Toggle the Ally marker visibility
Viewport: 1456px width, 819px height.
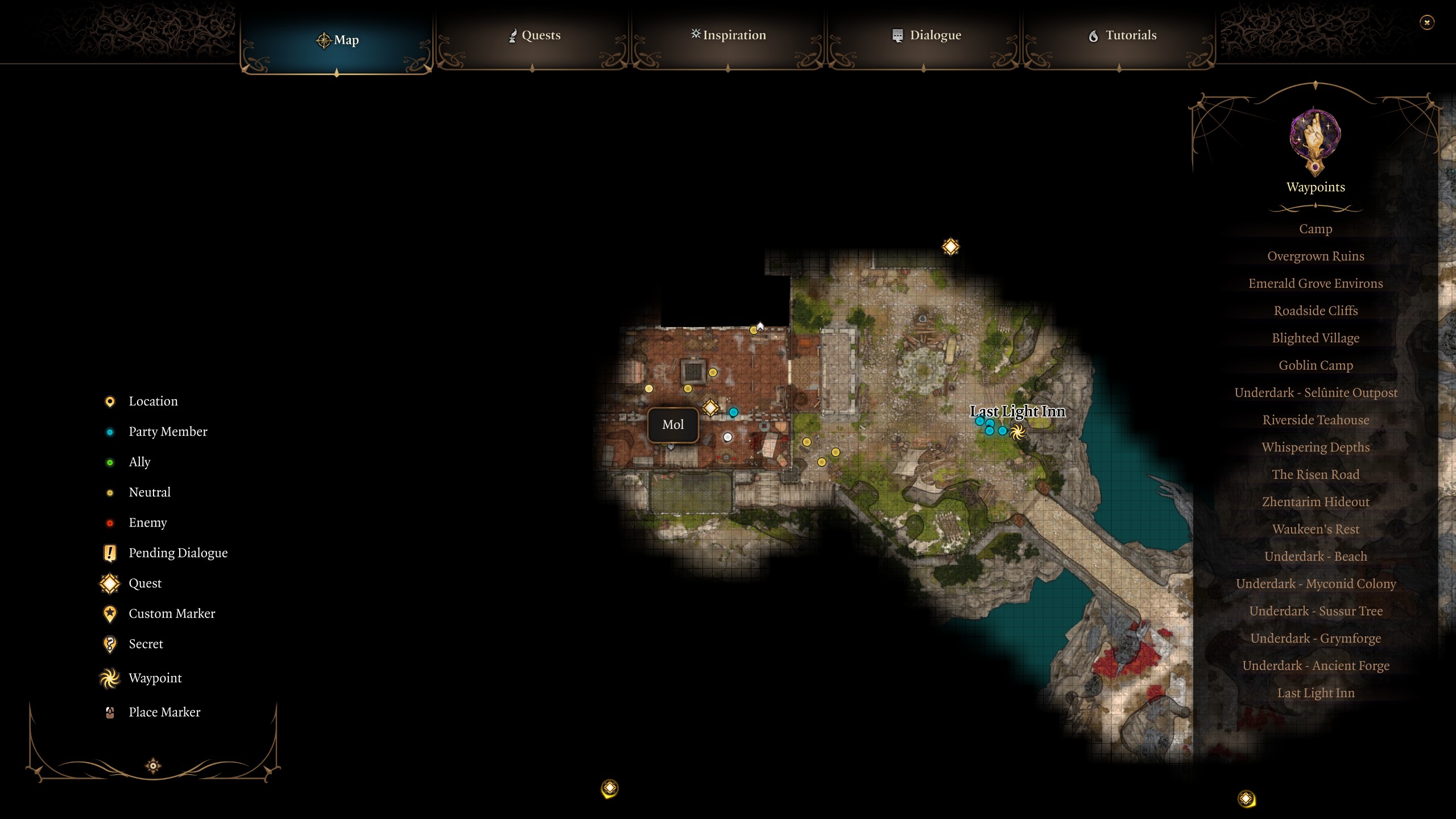tap(109, 462)
